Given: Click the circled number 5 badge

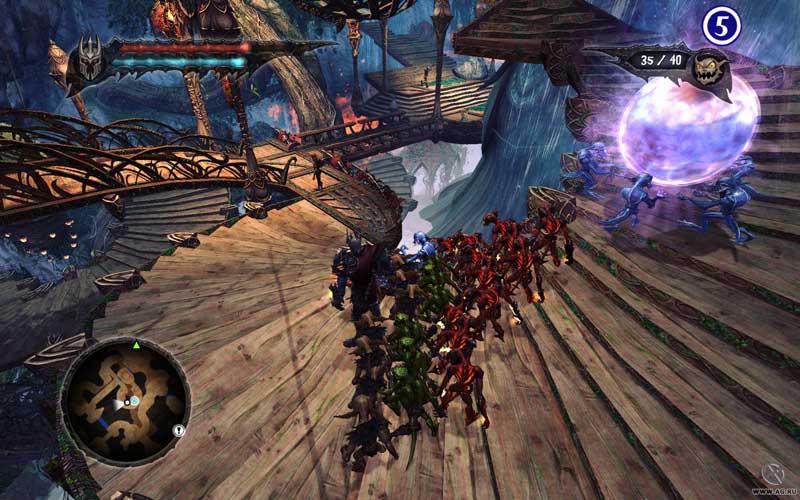Looking at the screenshot, I should pyautogui.click(x=720, y=26).
